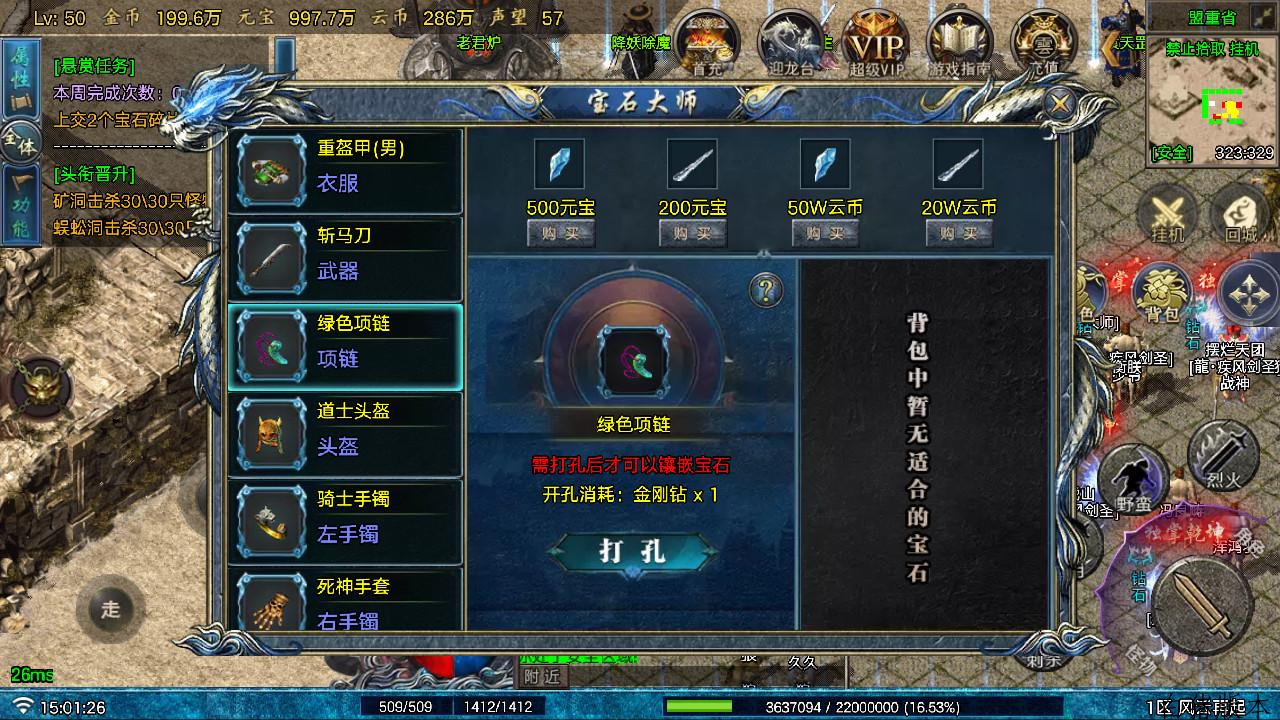Open the 游戏指南 game guide icon
This screenshot has height=720, width=1280.
[958, 44]
